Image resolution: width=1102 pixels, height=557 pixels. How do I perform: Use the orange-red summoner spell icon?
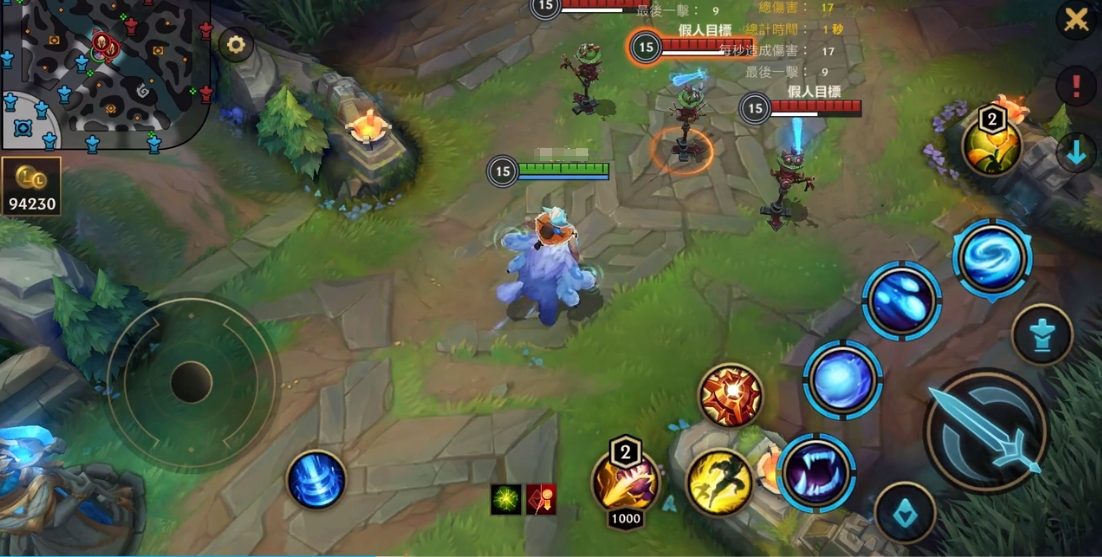[x=730, y=395]
